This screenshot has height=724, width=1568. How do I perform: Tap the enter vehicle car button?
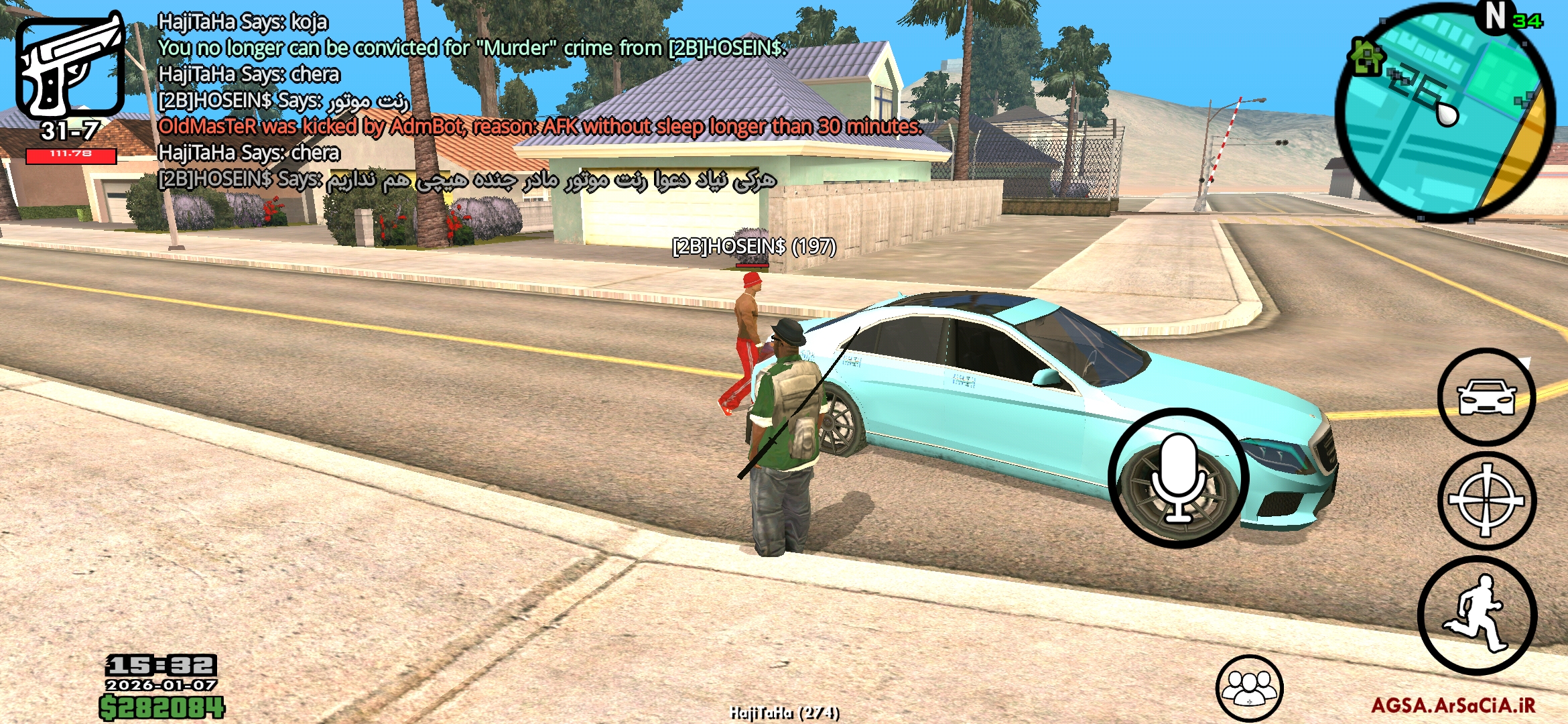pos(1486,397)
